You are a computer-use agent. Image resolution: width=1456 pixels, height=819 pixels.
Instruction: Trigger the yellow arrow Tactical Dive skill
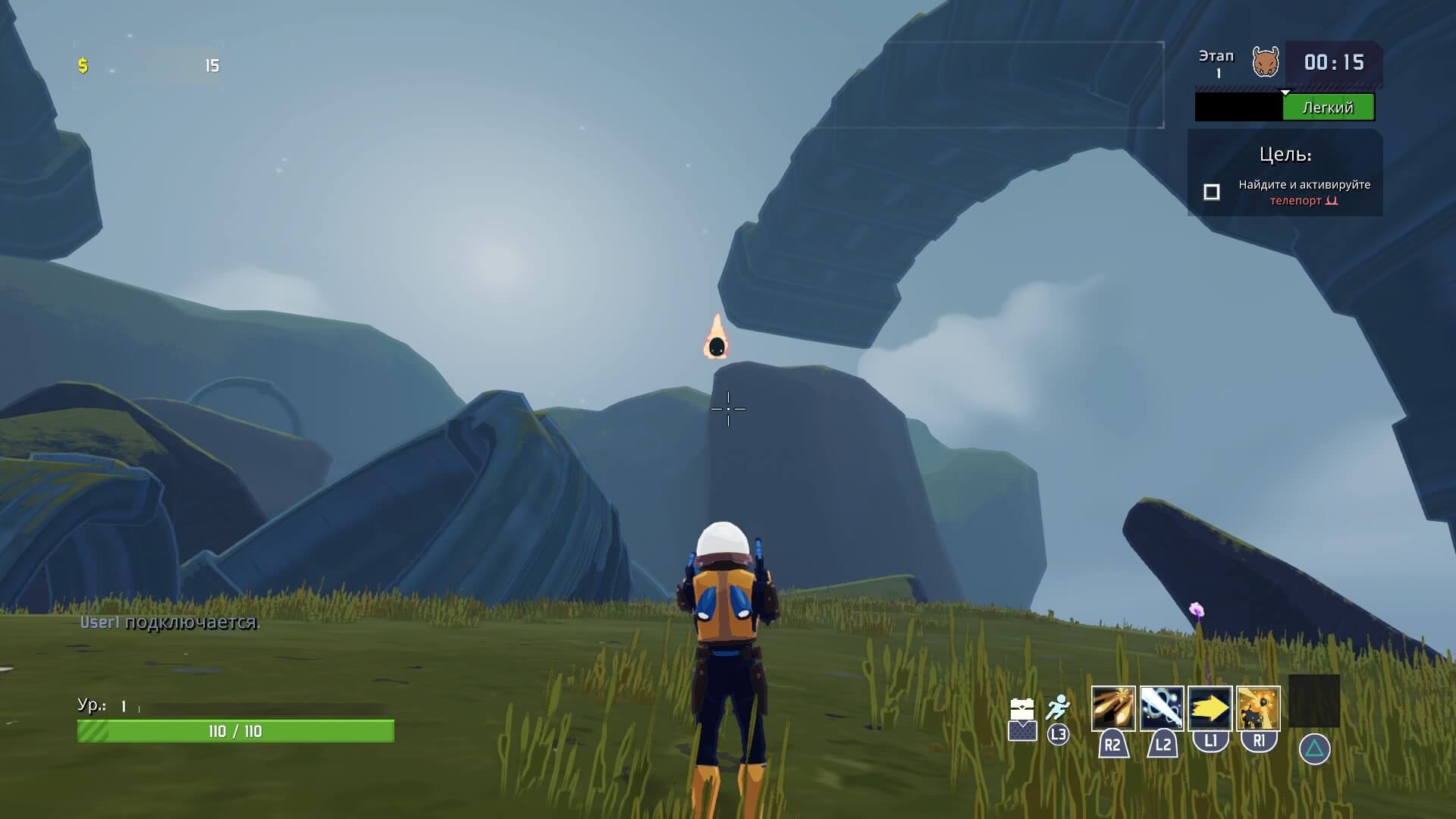[x=1210, y=708]
